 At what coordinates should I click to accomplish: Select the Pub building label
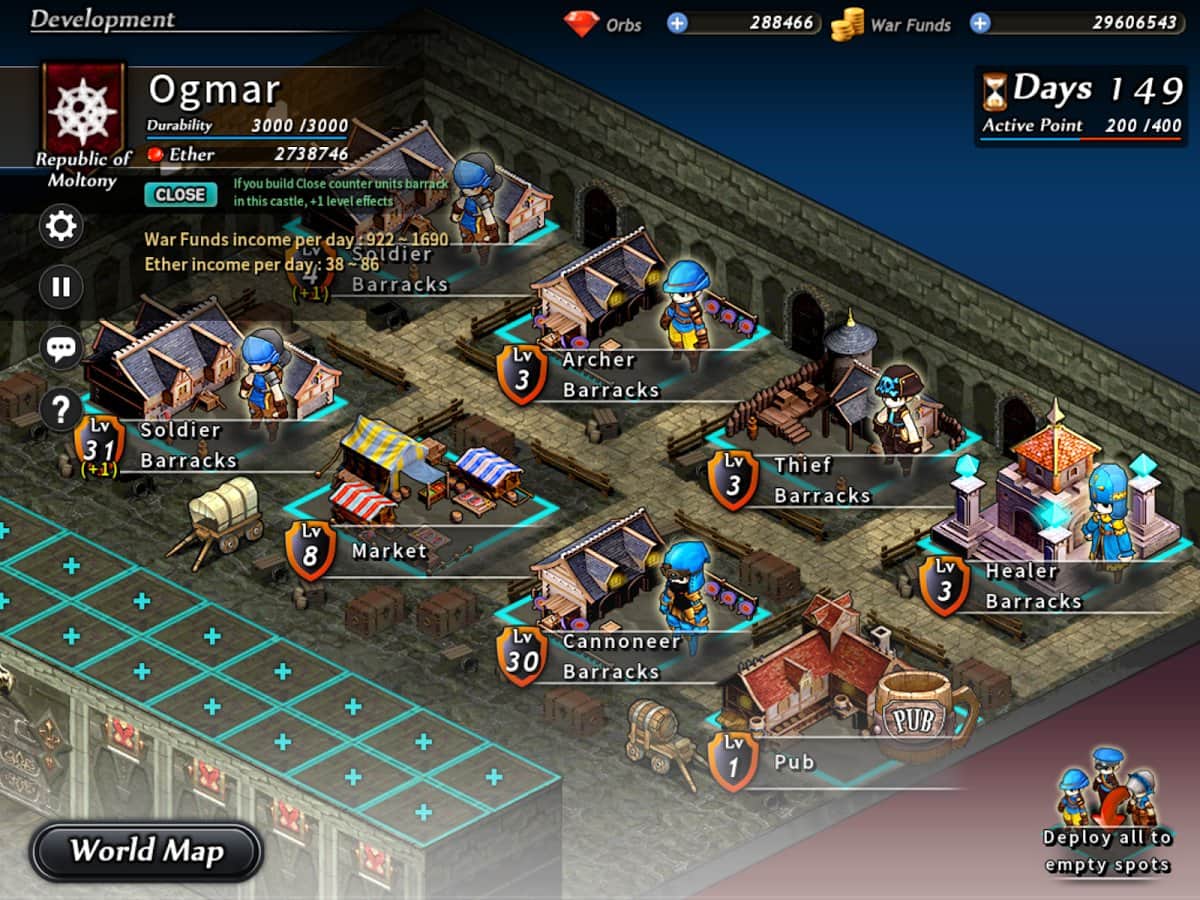pyautogui.click(x=794, y=762)
